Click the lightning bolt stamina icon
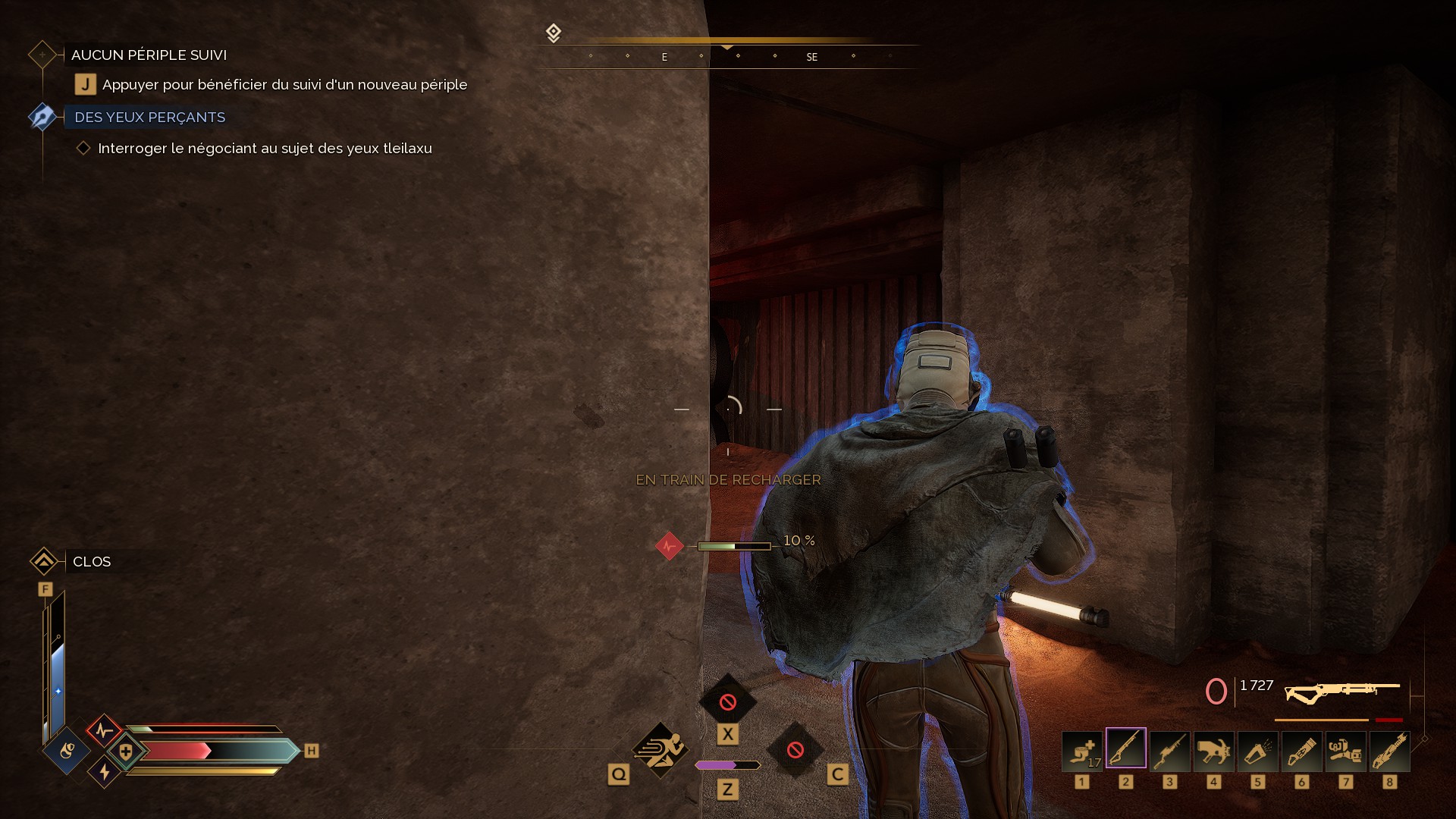This screenshot has width=1456, height=819. pos(105,772)
